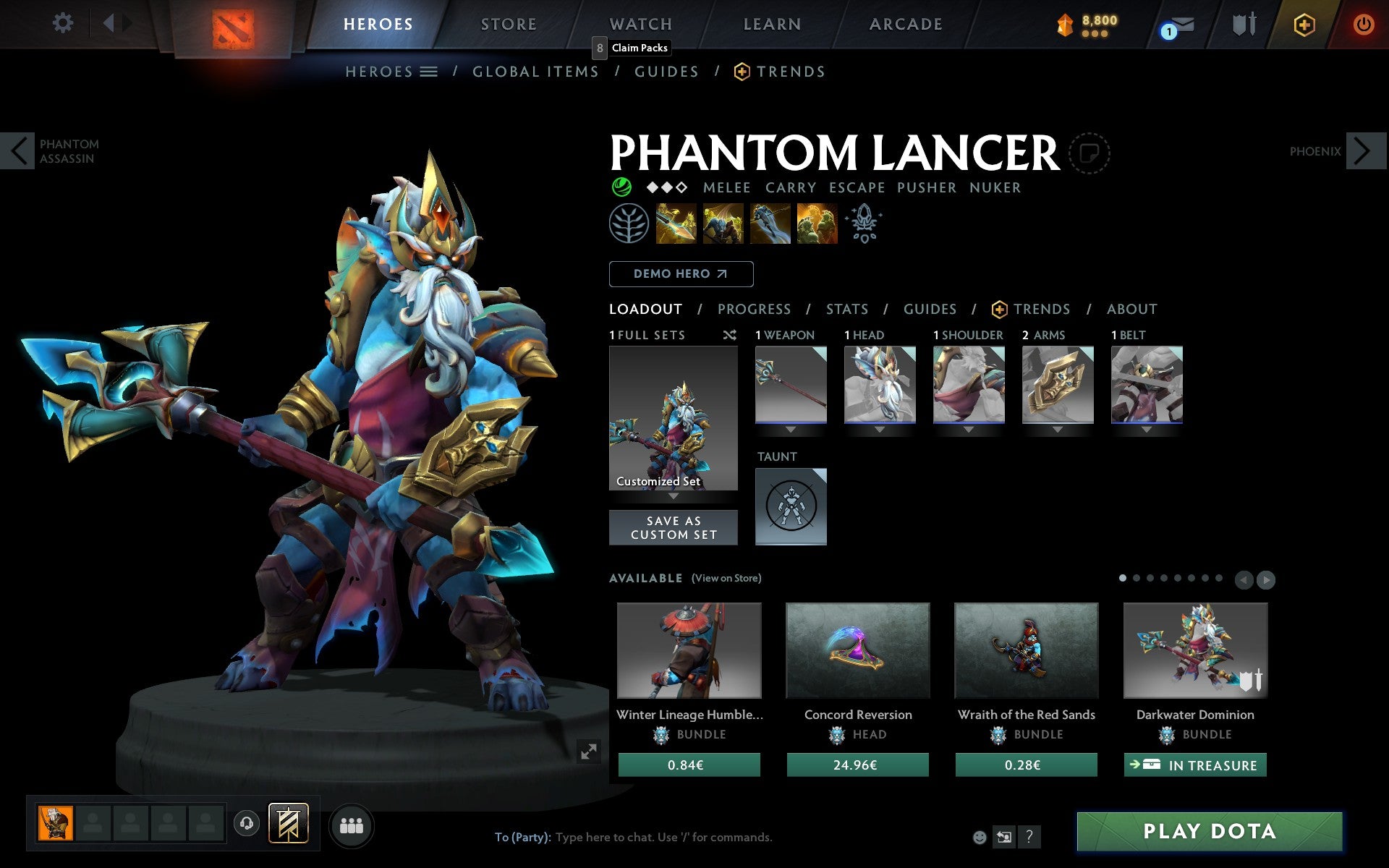1389x868 pixels.
Task: Click the View on Store link
Action: coord(726,579)
